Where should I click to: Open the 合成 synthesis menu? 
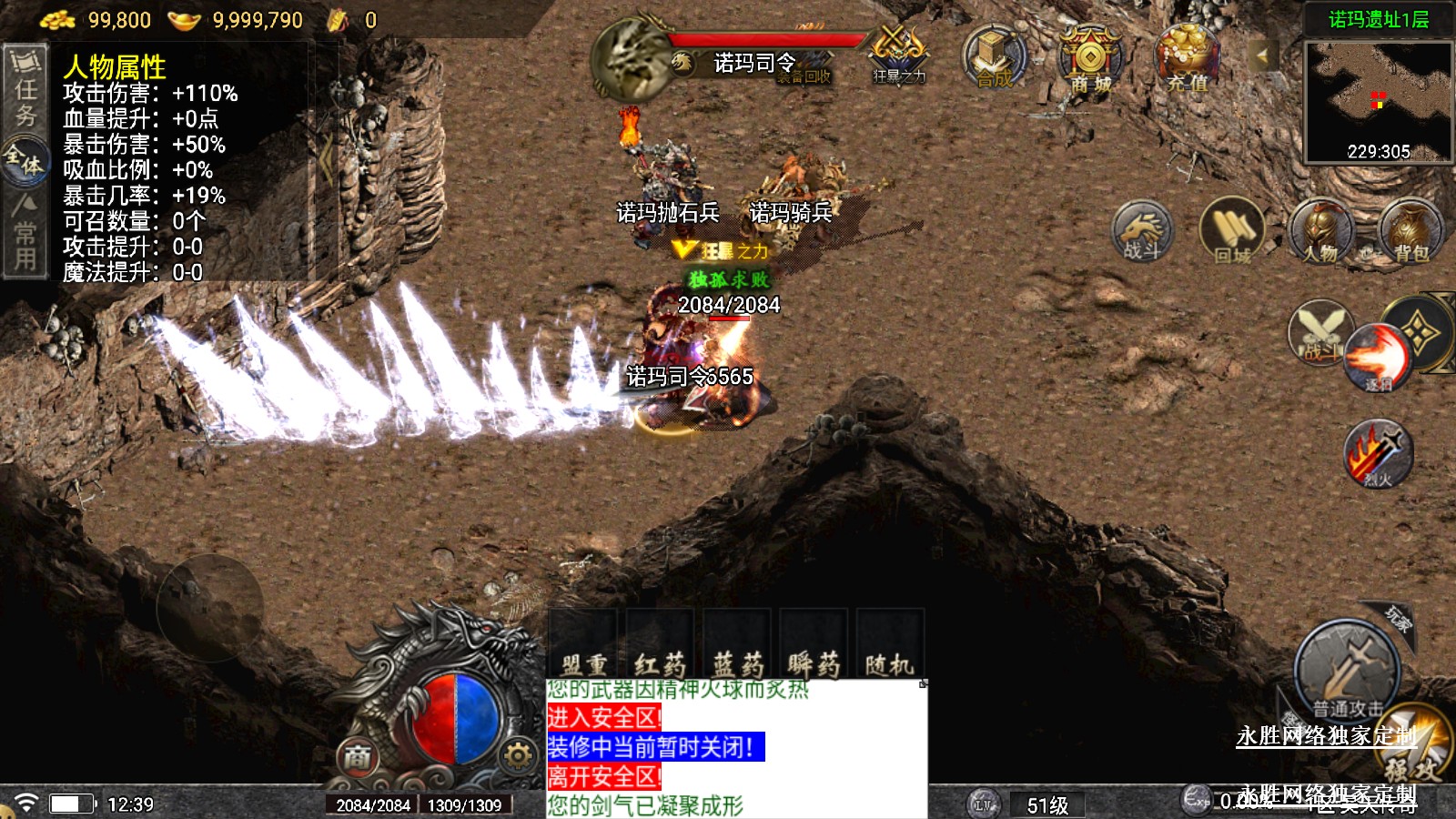(994, 56)
